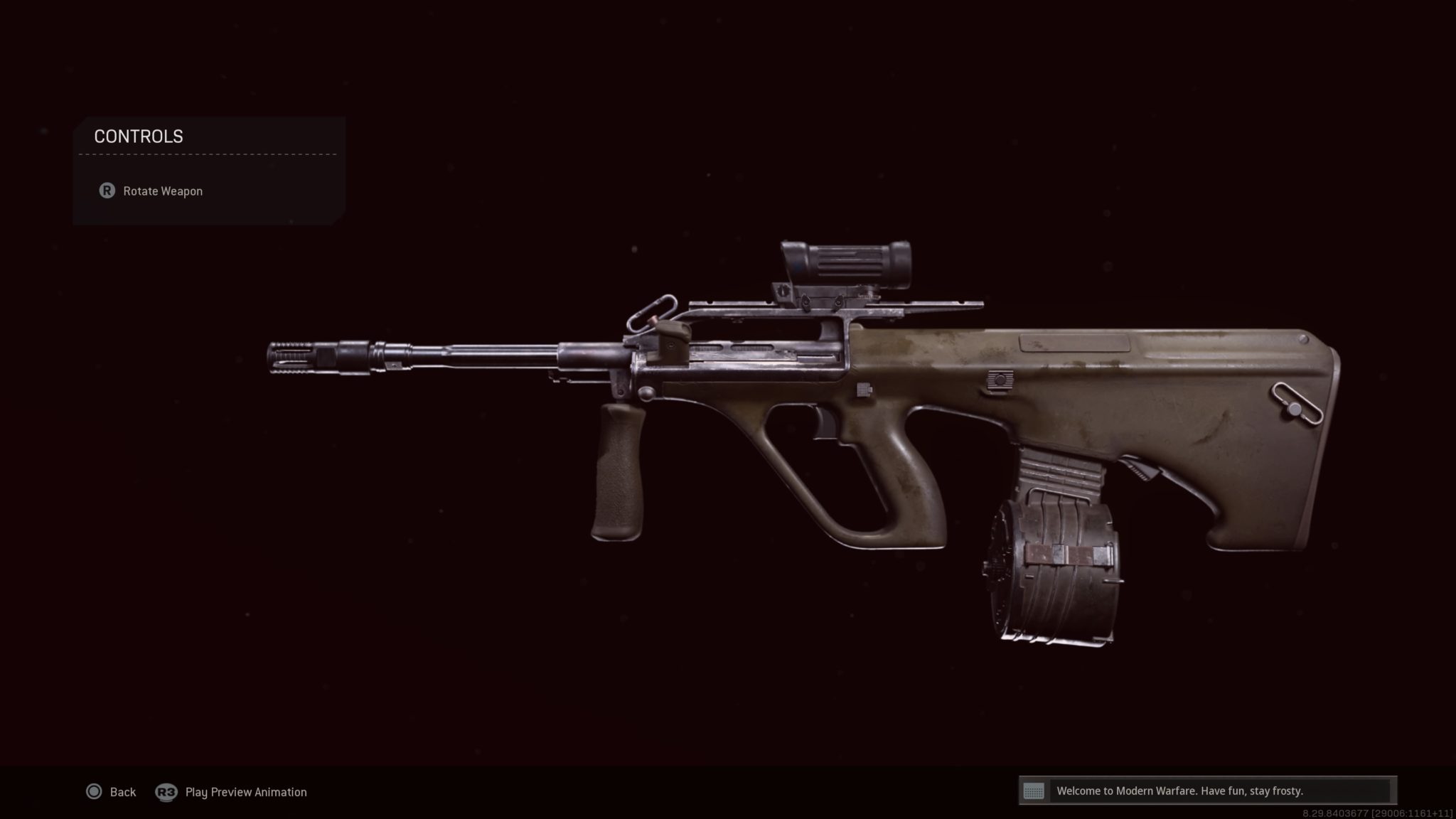1456x819 pixels.
Task: Click the R3 stick button icon
Action: pyautogui.click(x=166, y=792)
